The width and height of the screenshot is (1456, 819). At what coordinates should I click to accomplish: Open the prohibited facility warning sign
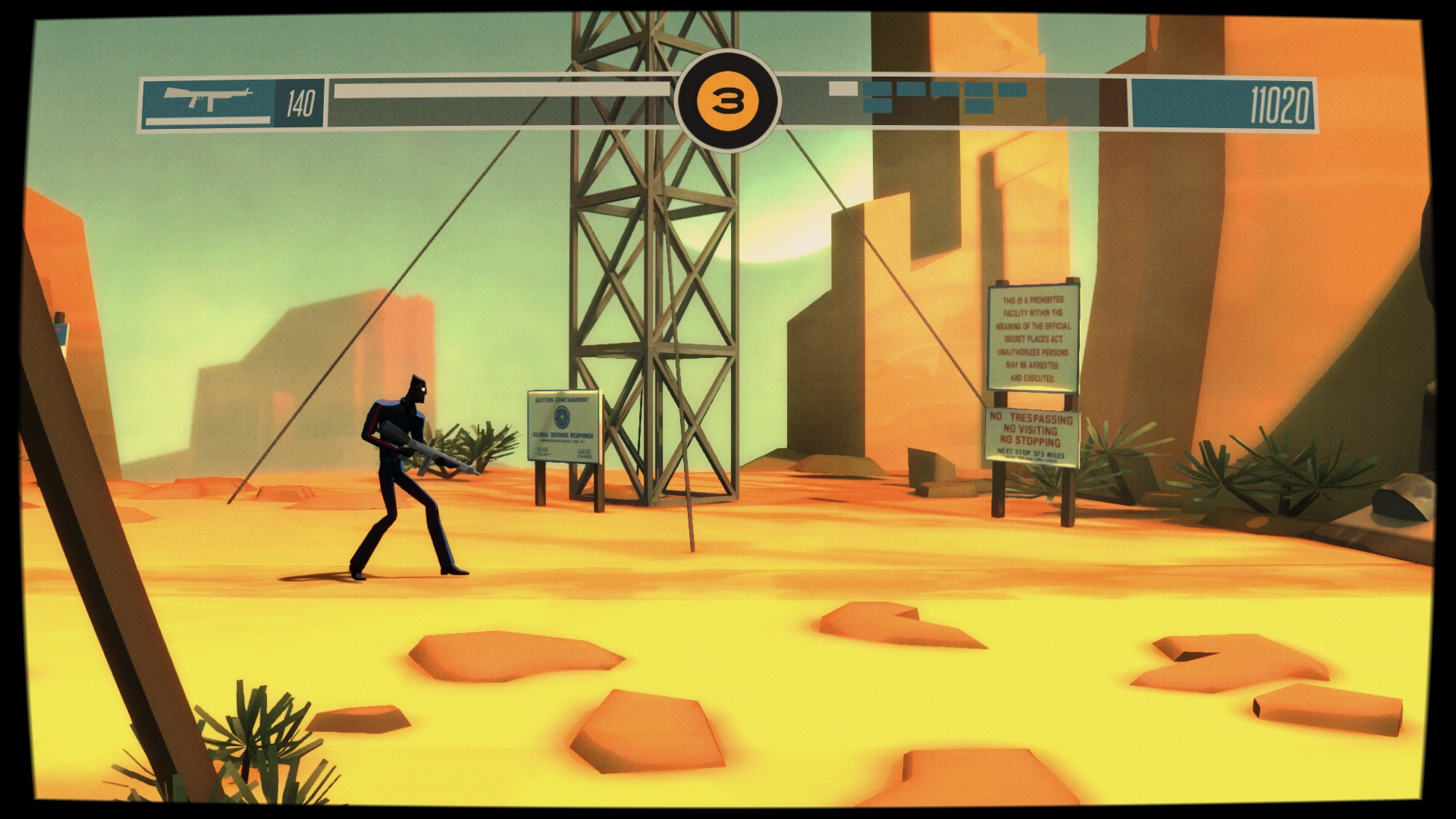[1033, 337]
